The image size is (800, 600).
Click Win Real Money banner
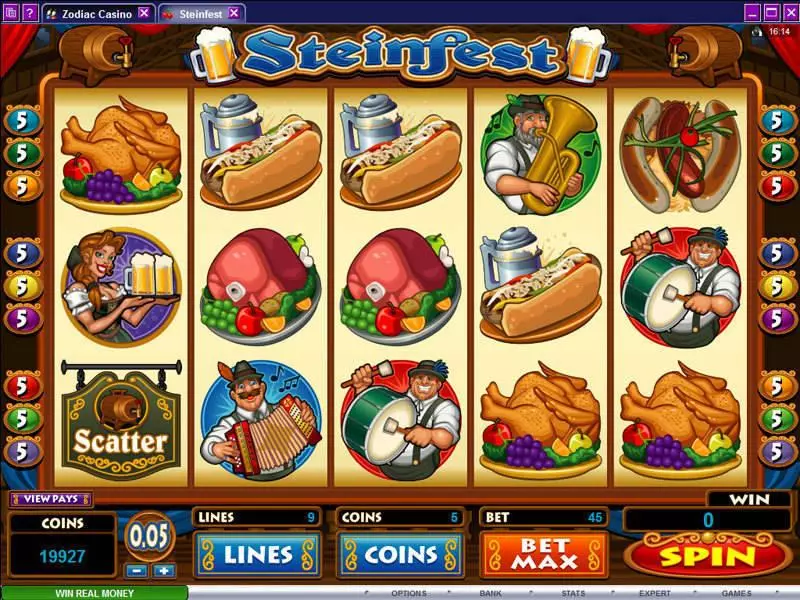click(93, 592)
